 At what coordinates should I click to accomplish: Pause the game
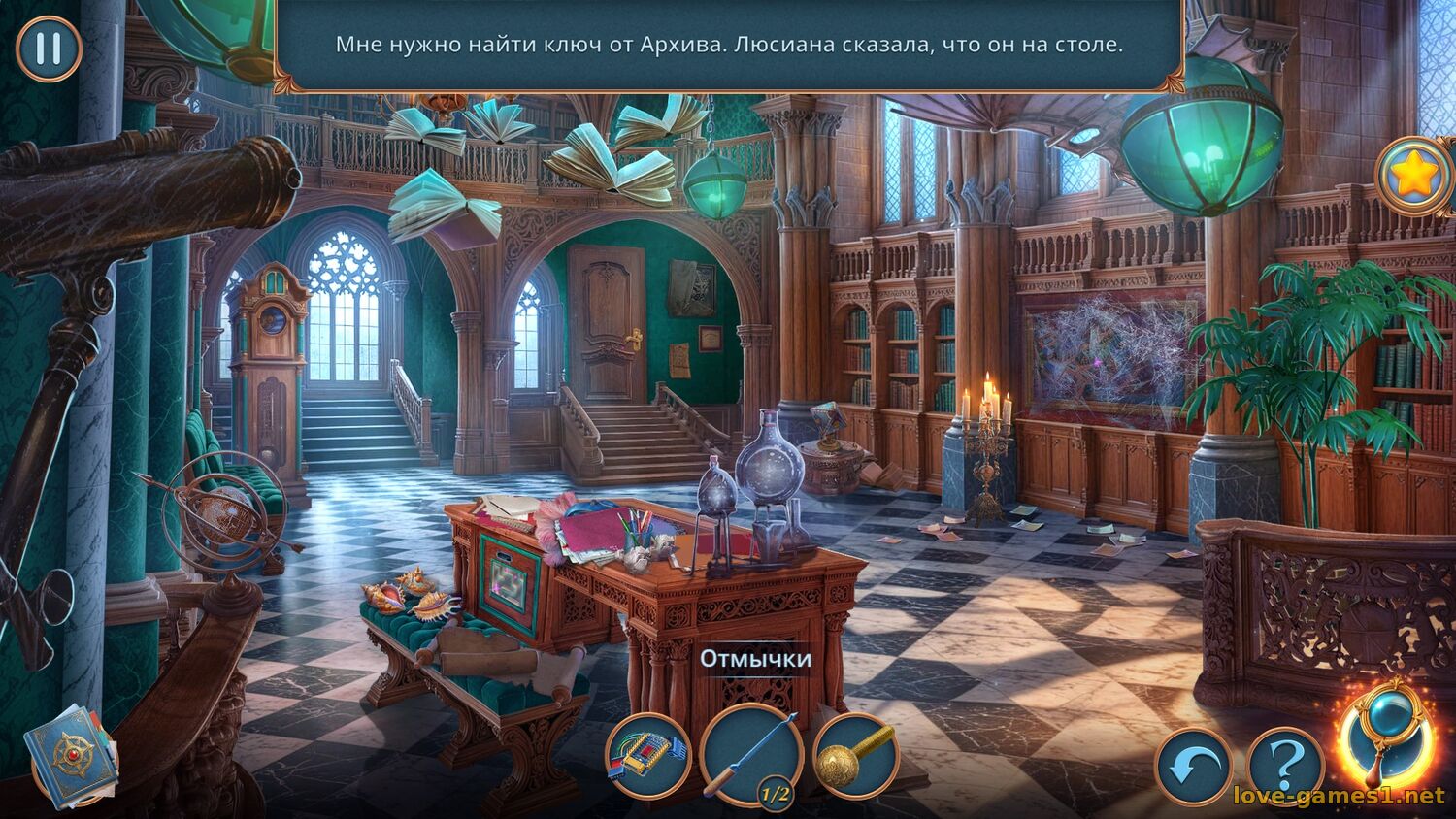coord(49,49)
